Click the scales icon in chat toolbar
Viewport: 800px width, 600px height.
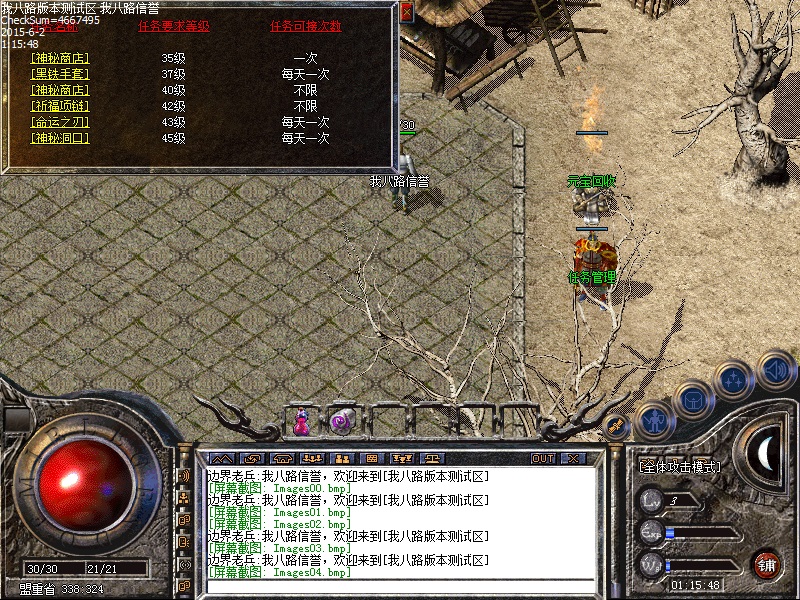[x=432, y=458]
